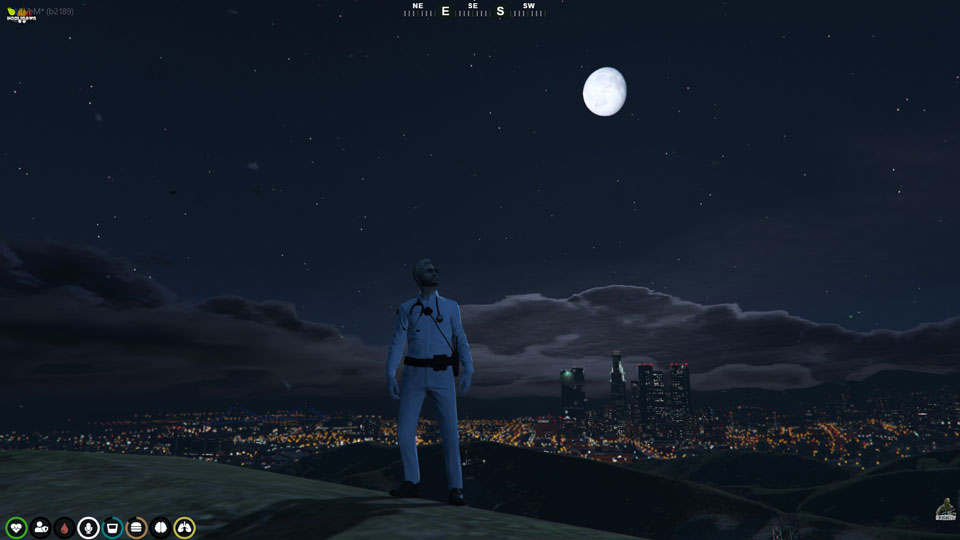The image size is (960, 540).
Task: Click the thirst drinking glass icon
Action: coord(112,527)
